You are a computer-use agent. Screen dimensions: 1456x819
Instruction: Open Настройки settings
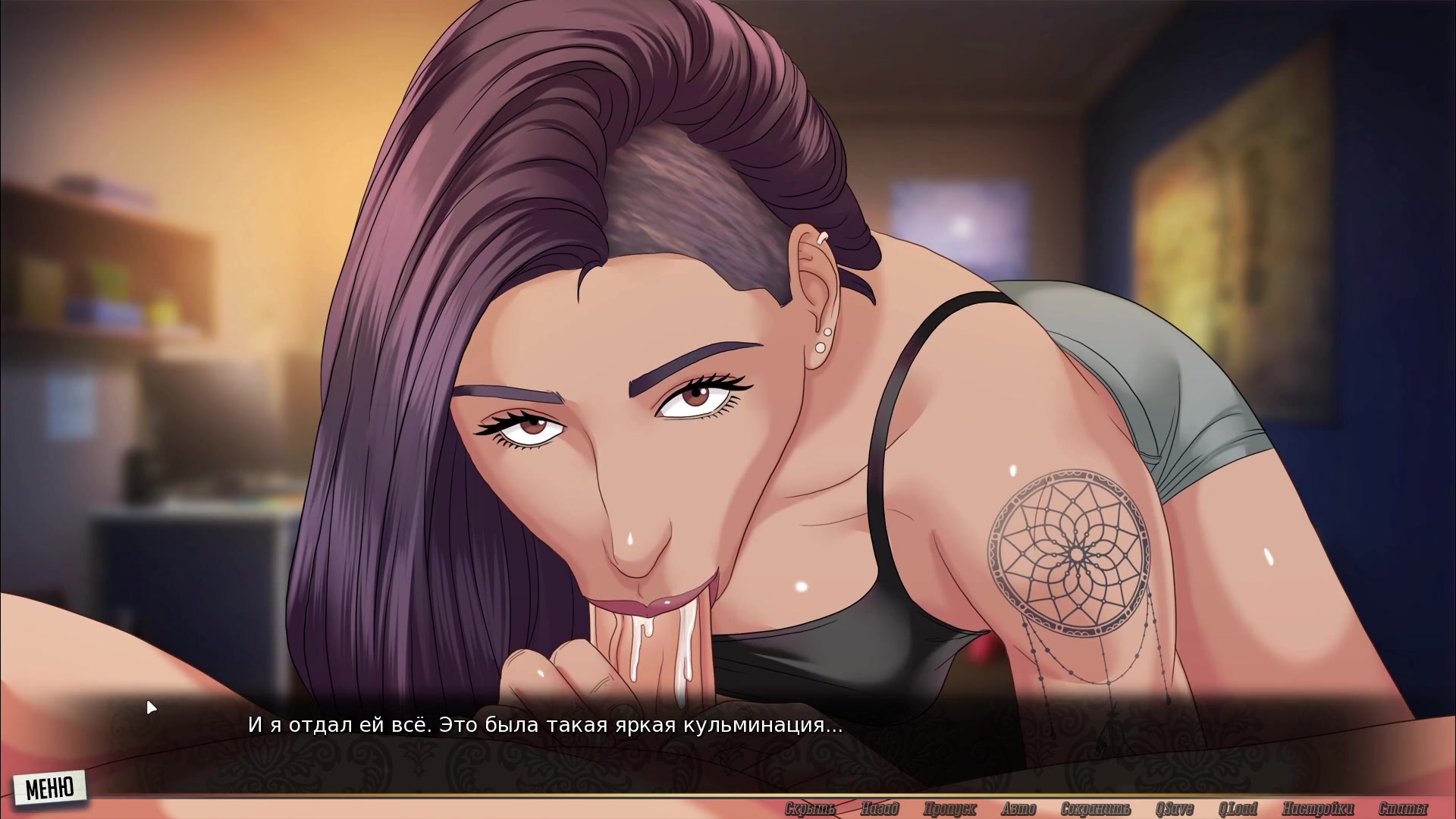click(1317, 809)
